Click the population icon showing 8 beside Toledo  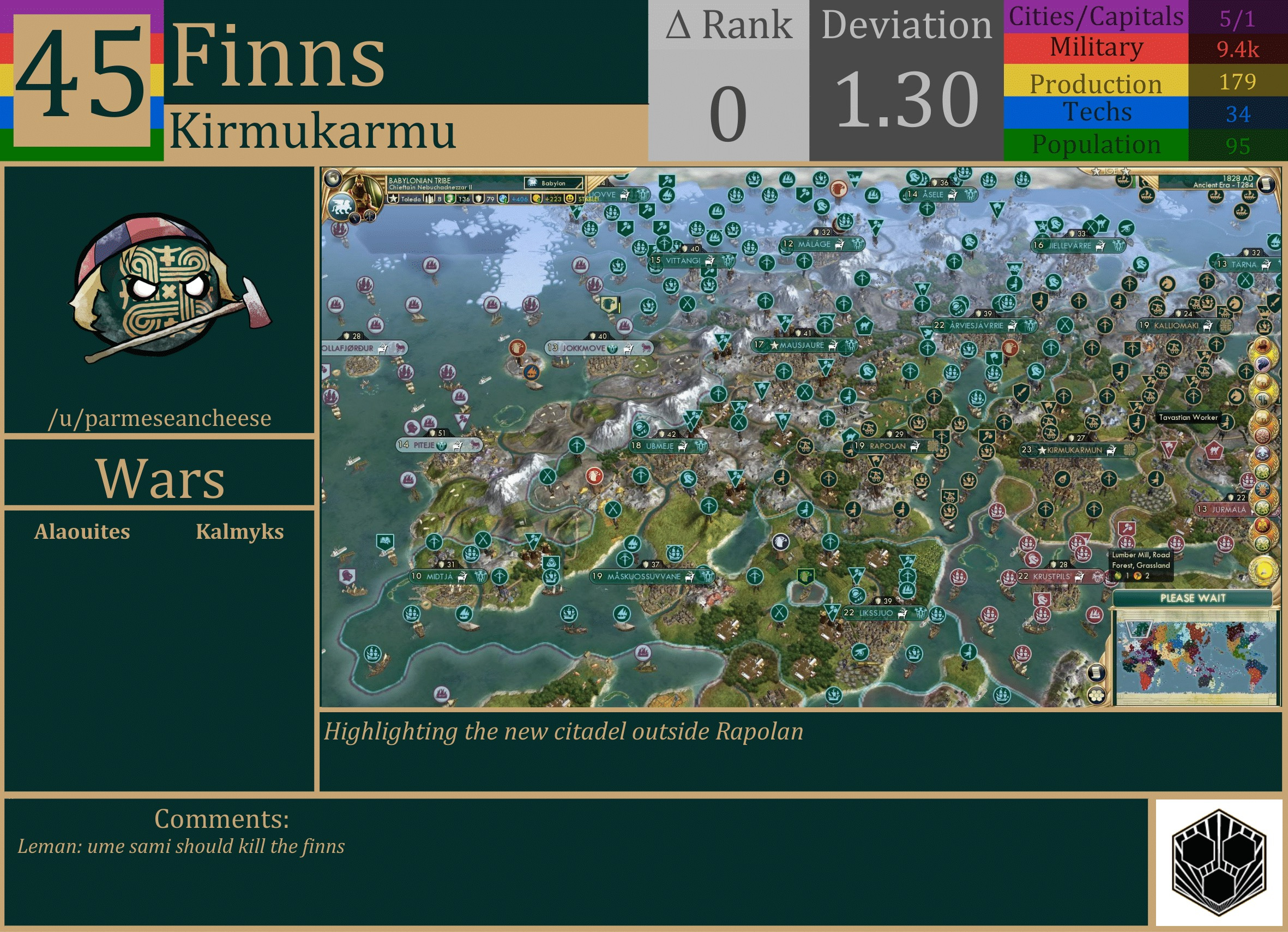pos(429,199)
